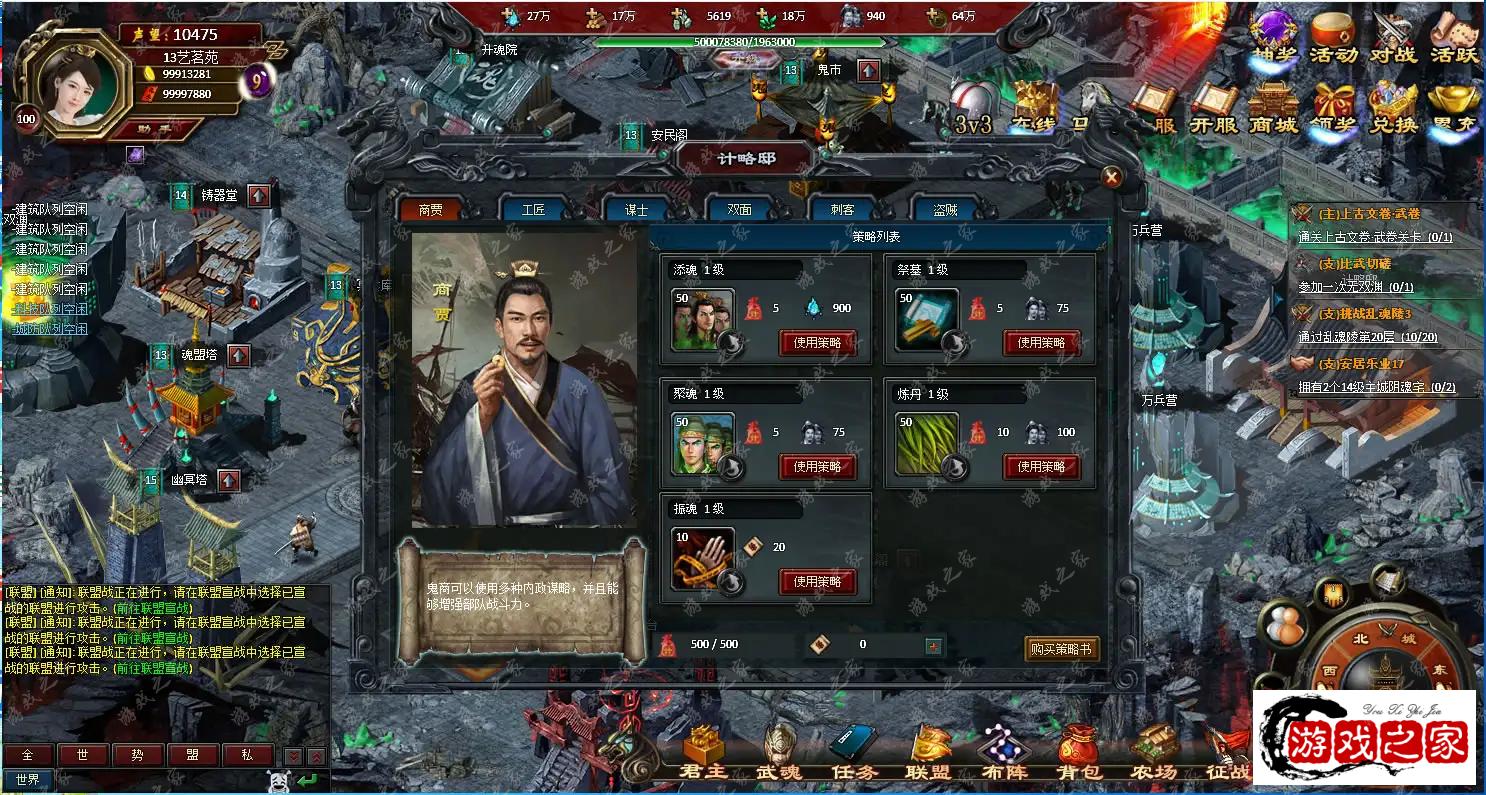1486x795 pixels.
Task: Use the 振魂 strategy
Action: (817, 582)
